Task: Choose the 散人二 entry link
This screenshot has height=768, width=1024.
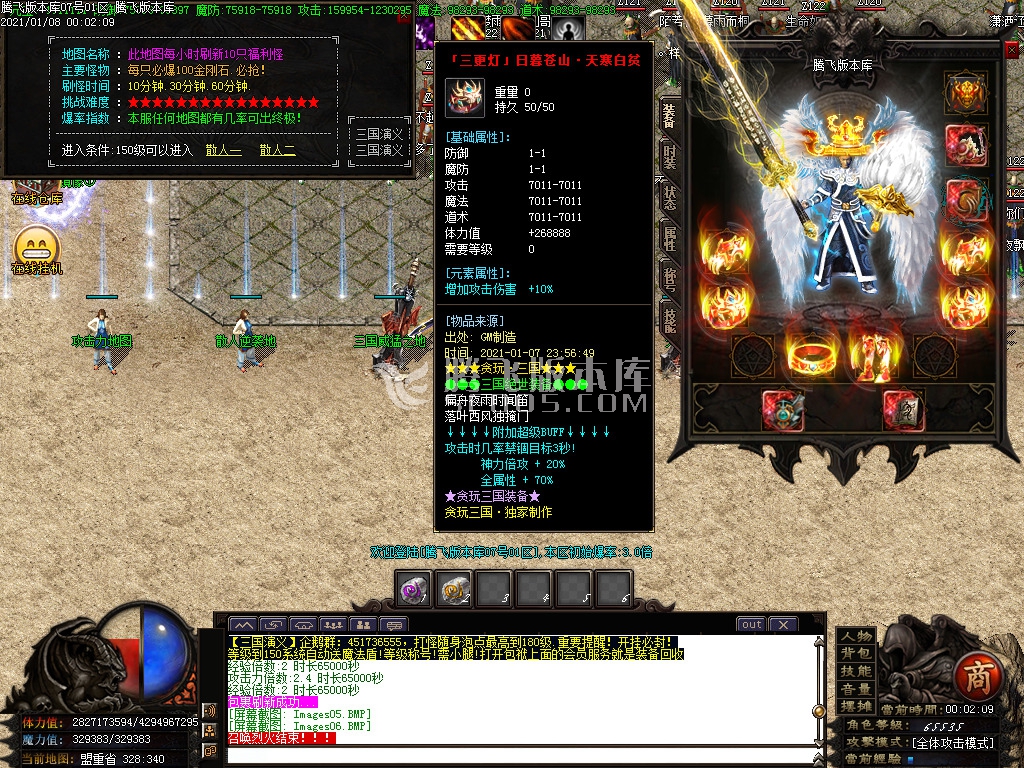Action: 277,150
